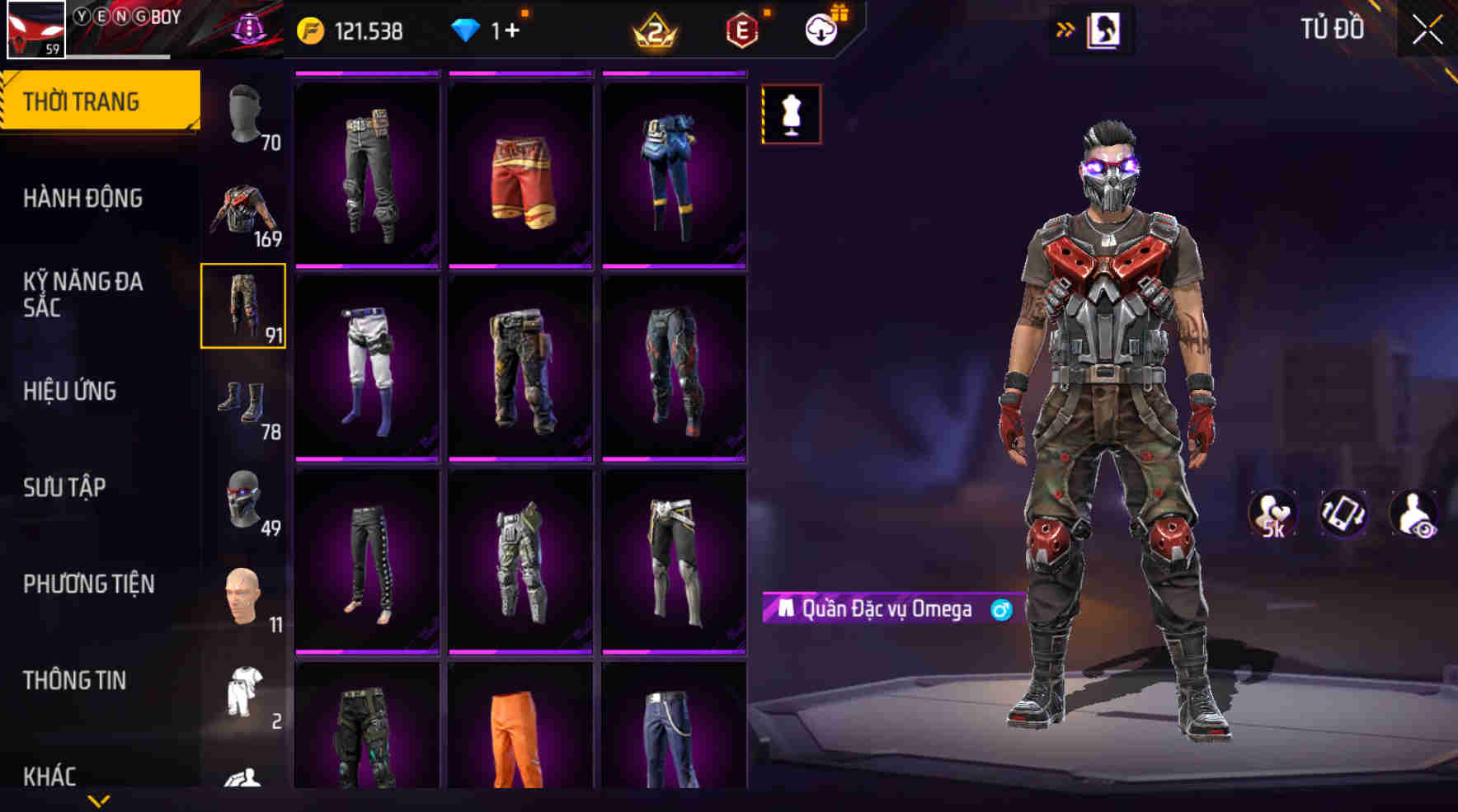Viewport: 1458px width, 812px height.
Task: Click the diamond currency icon
Action: coord(468,31)
